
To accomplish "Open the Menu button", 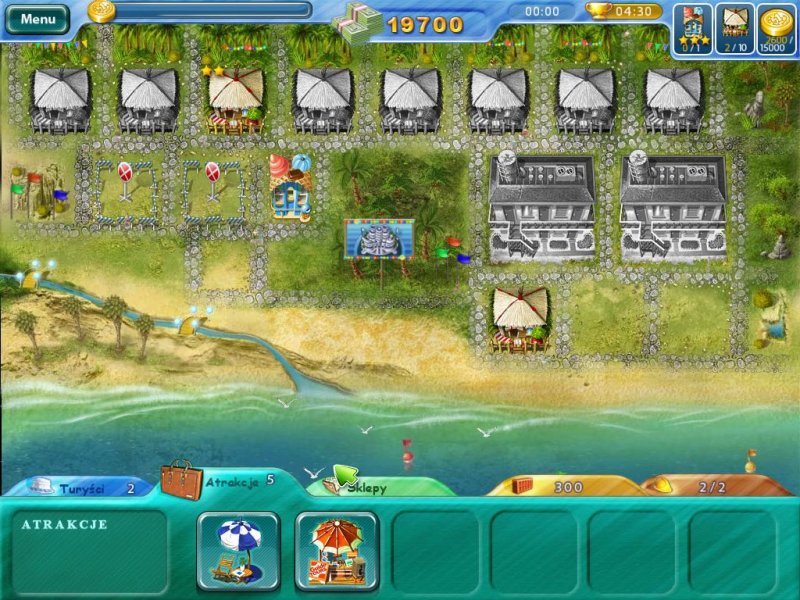I will [38, 18].
